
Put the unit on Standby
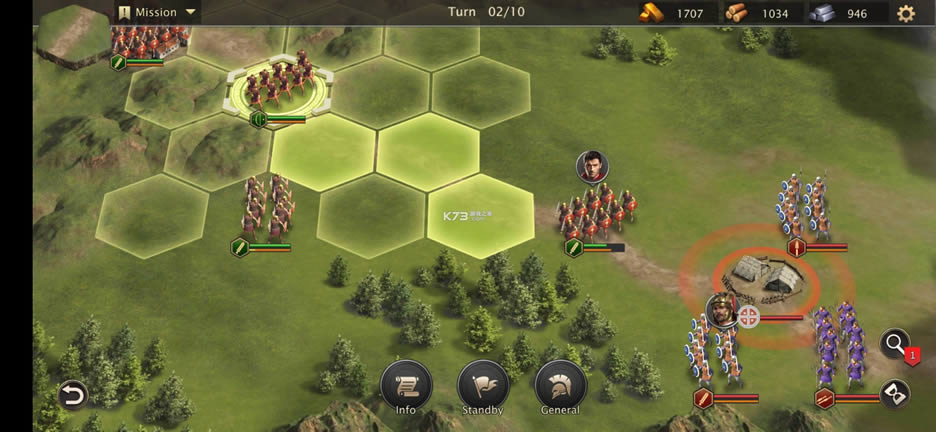point(483,386)
